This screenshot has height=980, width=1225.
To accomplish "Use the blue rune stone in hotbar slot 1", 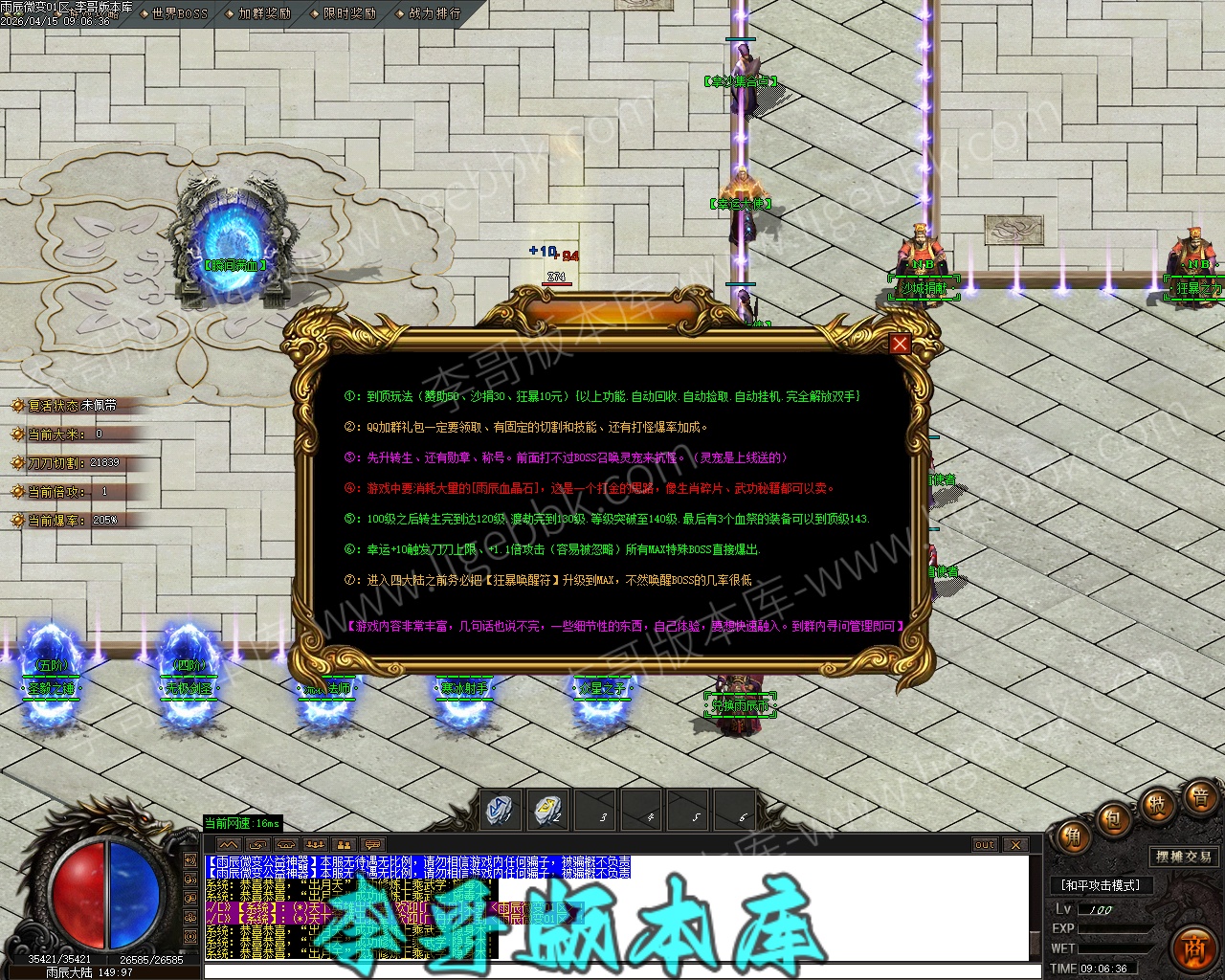I will click(x=500, y=811).
